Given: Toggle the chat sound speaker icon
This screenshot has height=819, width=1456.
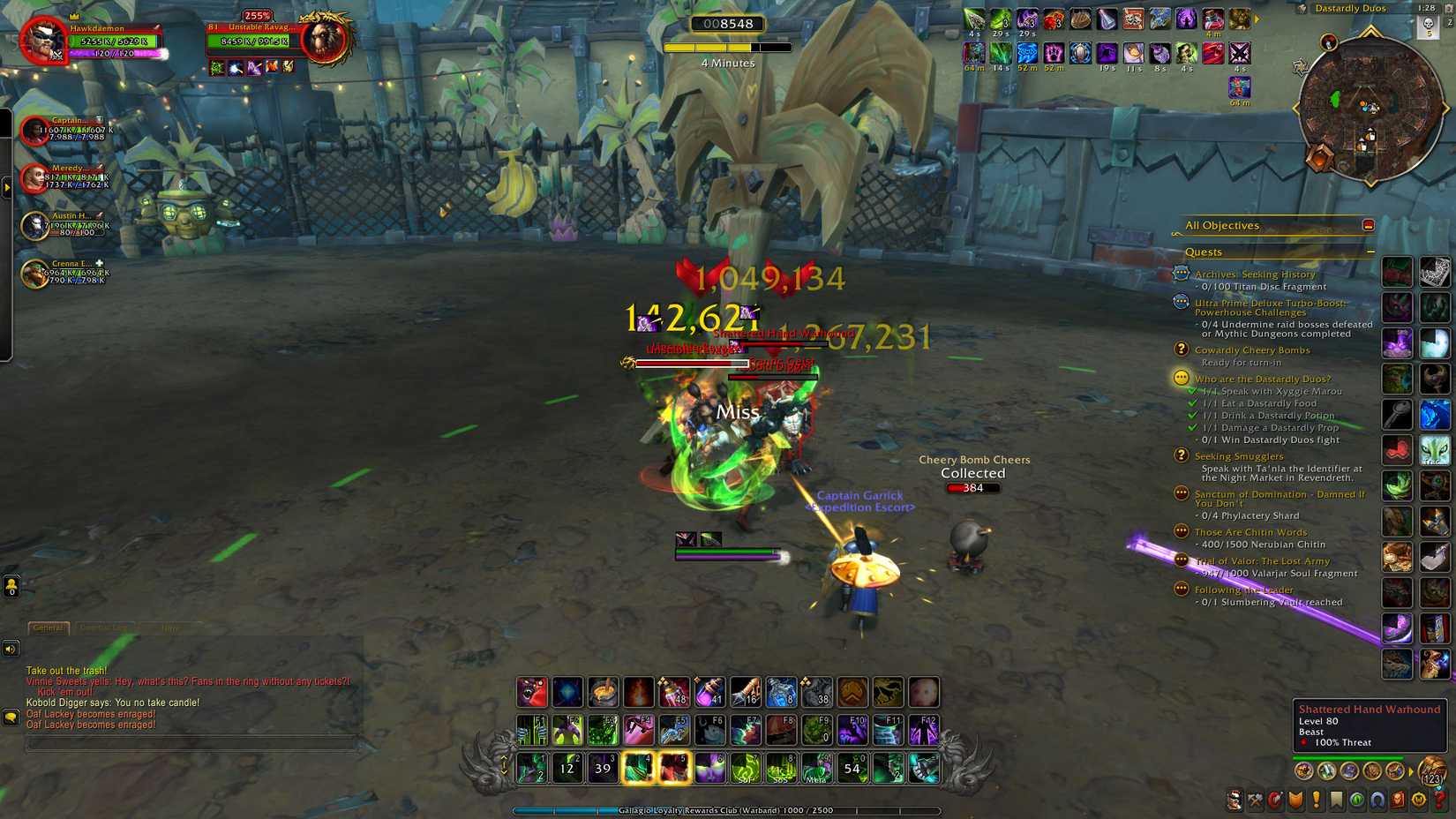Looking at the screenshot, I should click(10, 648).
